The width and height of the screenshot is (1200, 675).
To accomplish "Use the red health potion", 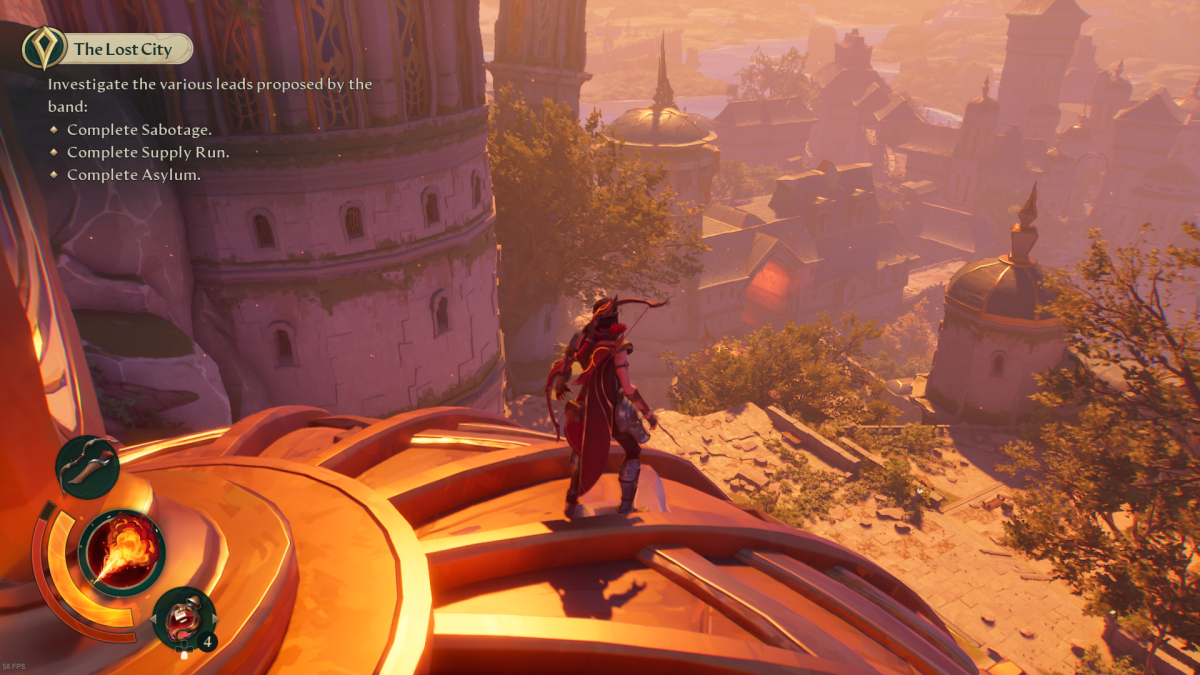I will point(184,616).
